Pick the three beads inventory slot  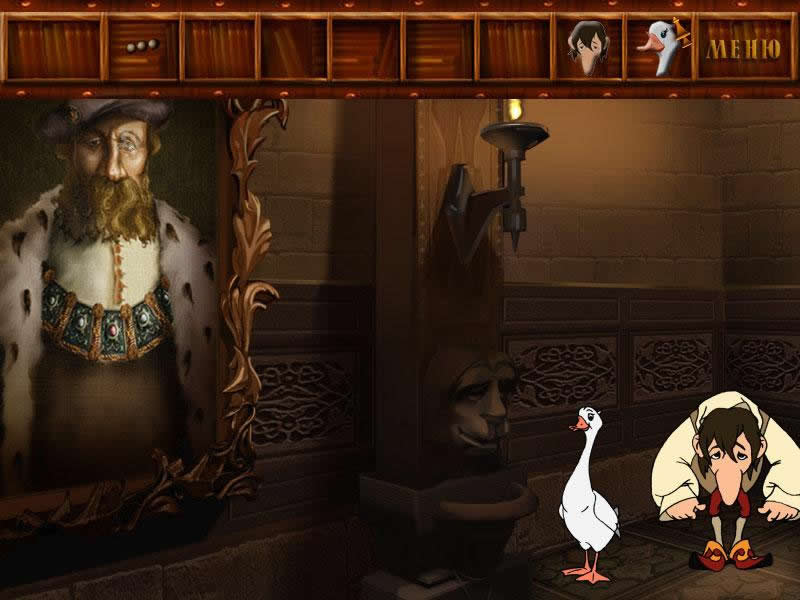(143, 48)
